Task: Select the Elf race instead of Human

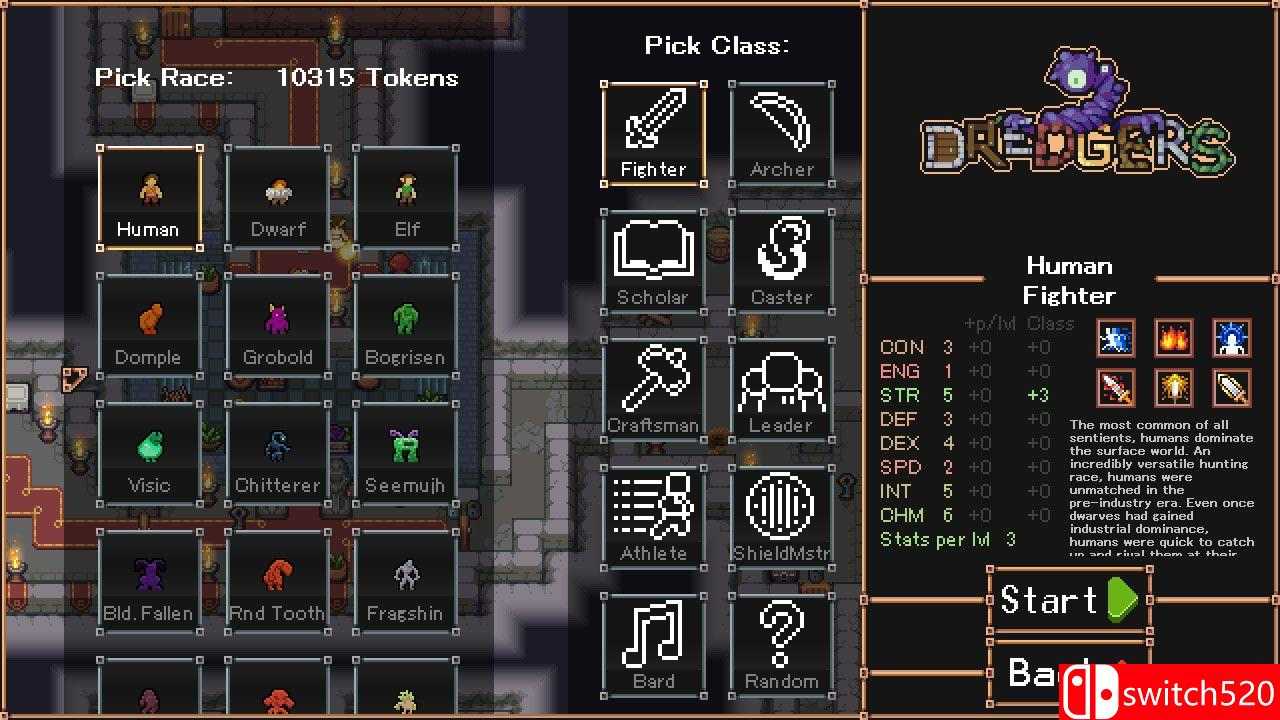Action: pos(405,195)
